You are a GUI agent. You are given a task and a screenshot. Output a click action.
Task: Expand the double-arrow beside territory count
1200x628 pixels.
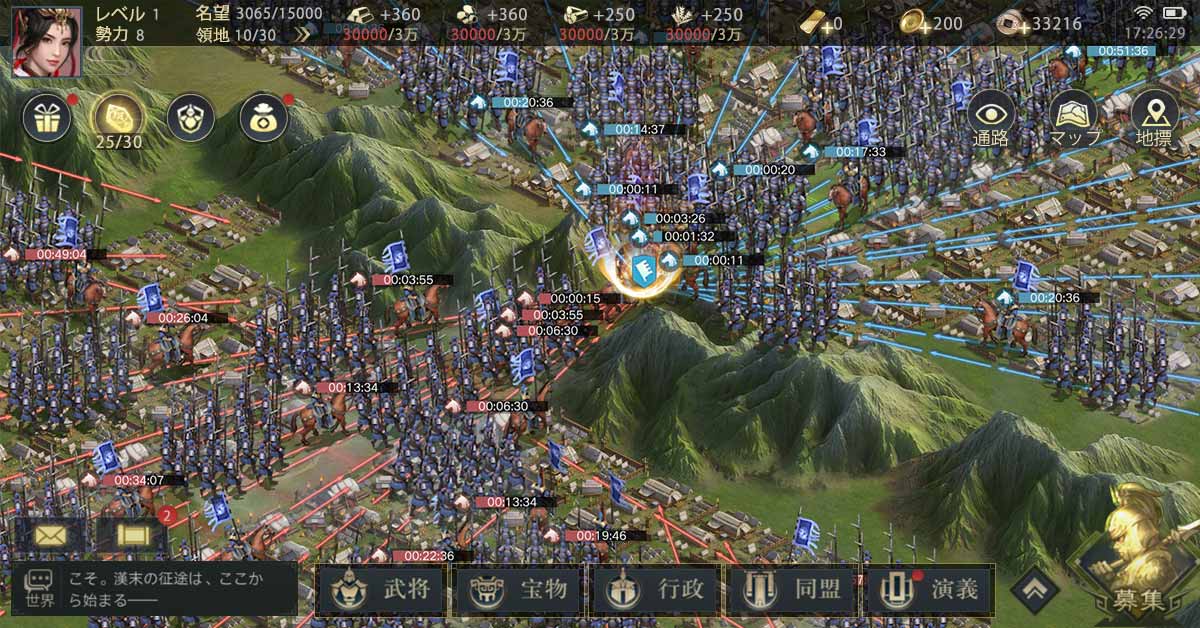point(304,34)
